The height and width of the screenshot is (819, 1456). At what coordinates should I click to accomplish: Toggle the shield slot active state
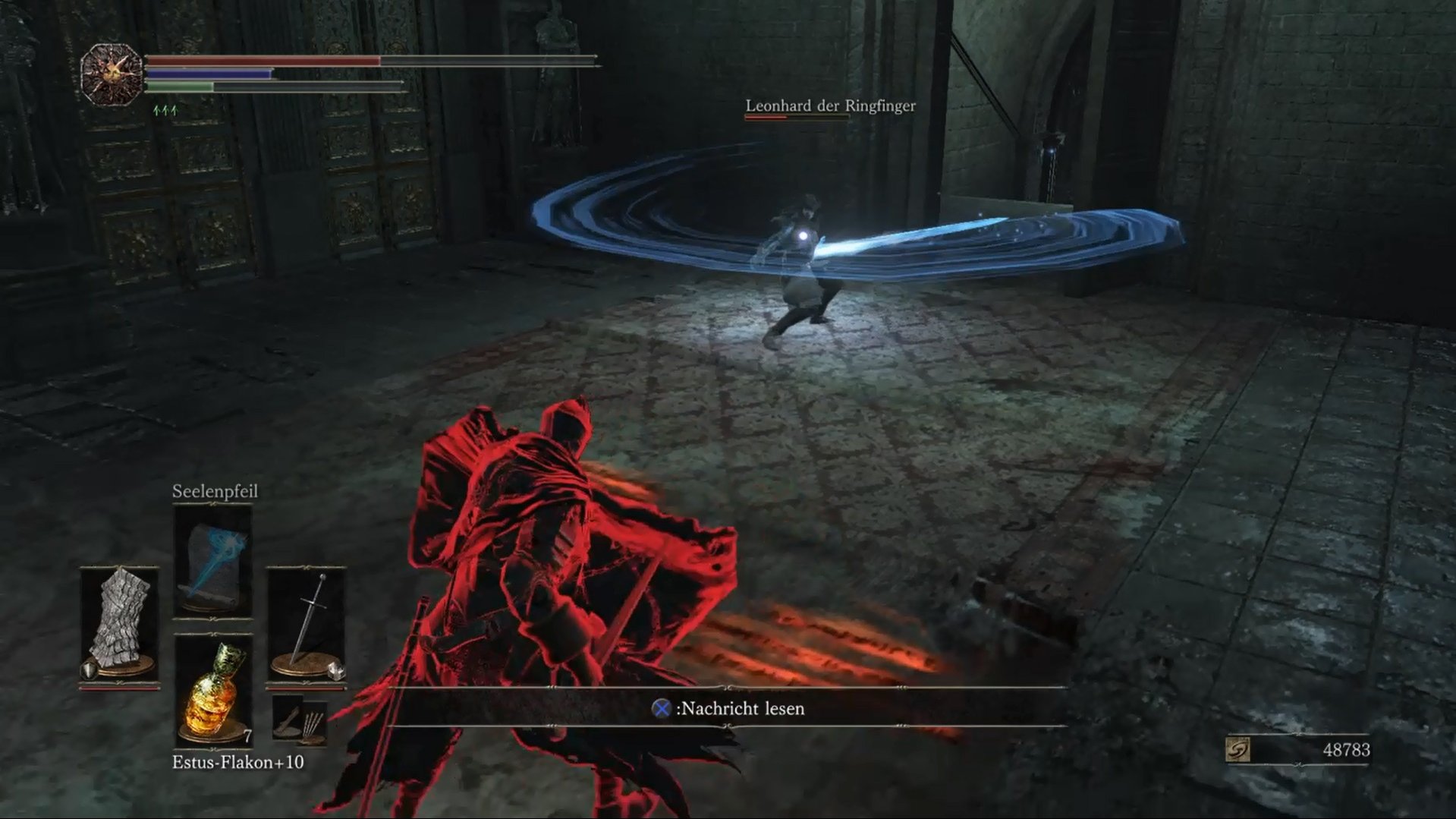click(x=121, y=624)
